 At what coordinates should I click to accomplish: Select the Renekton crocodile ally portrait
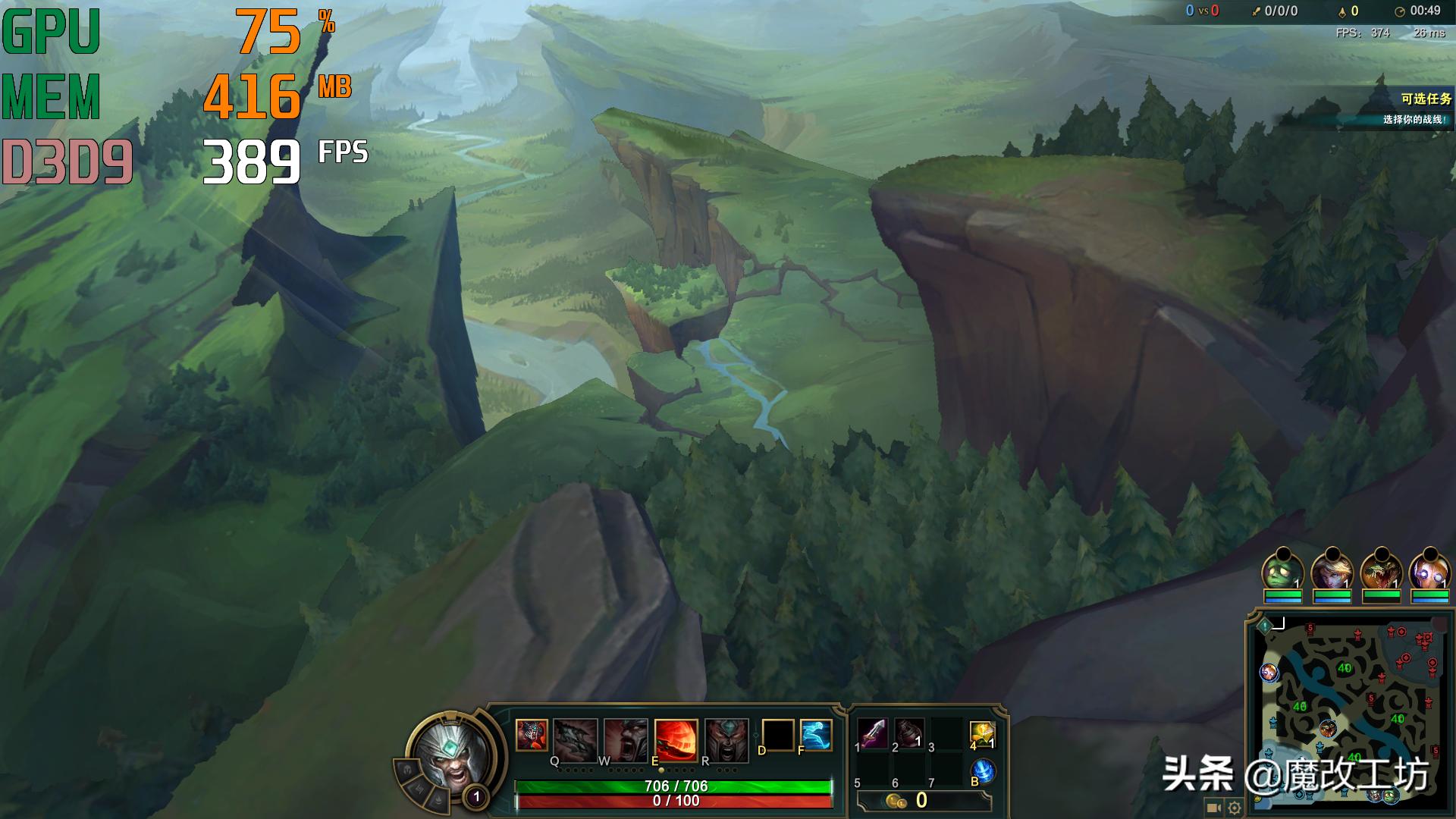pyautogui.click(x=1381, y=572)
